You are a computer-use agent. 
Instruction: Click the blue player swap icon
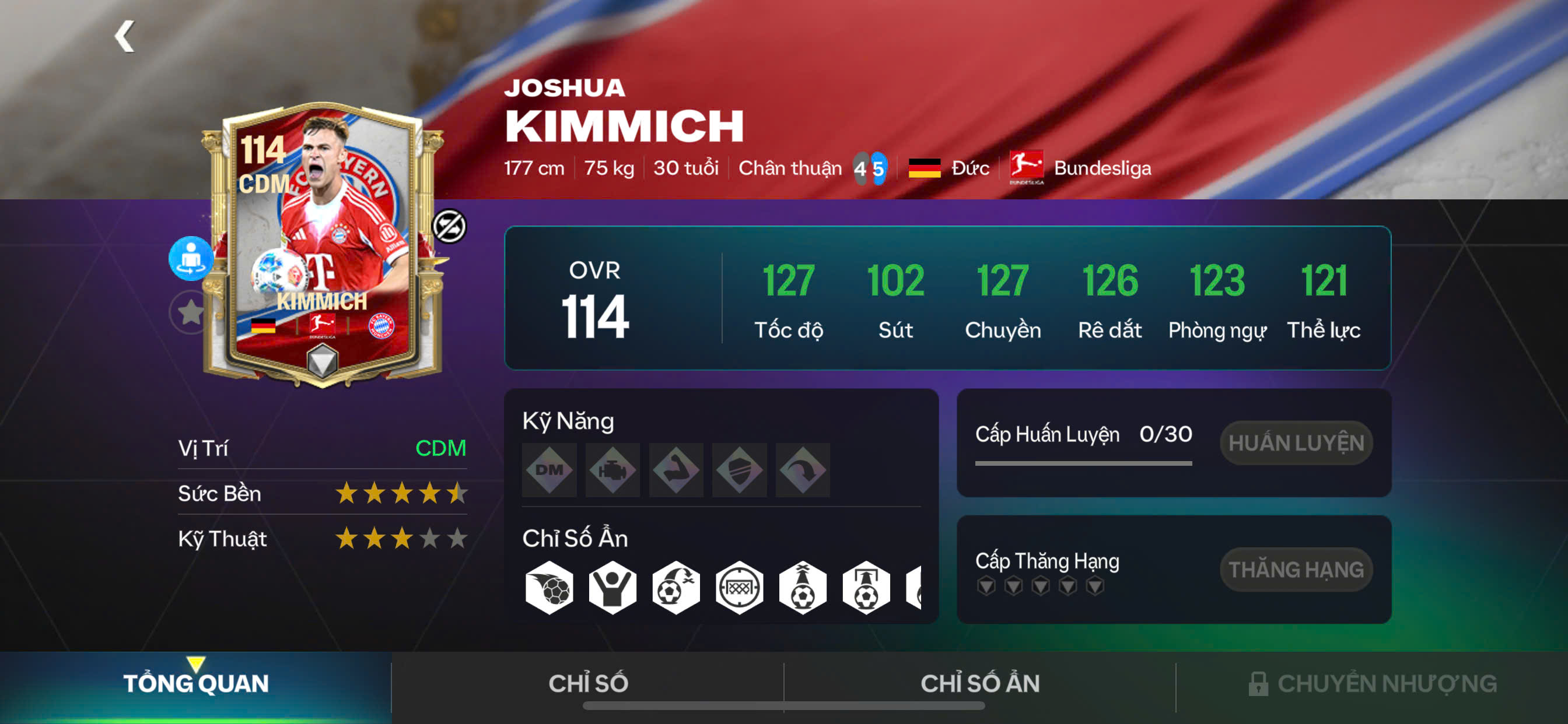(191, 258)
